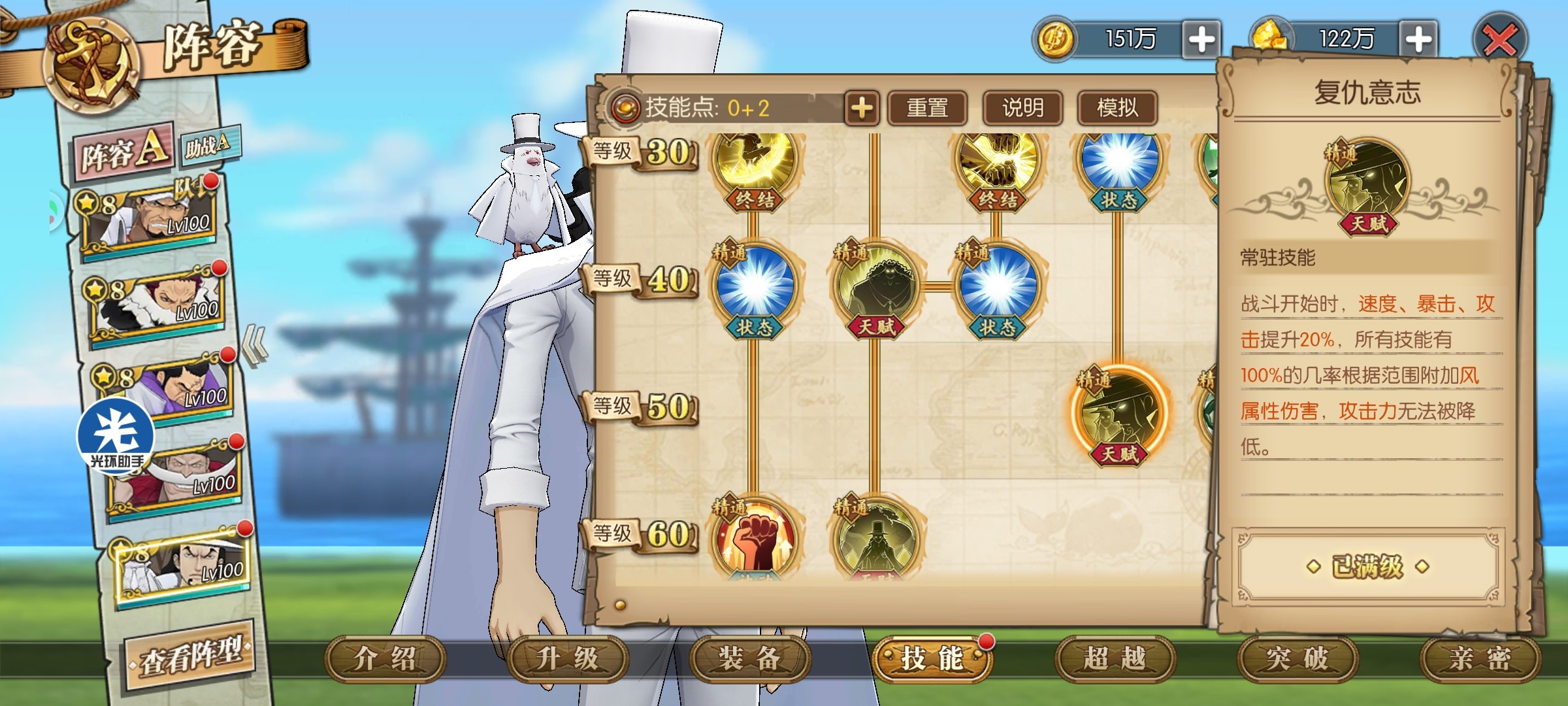
Task: Switch to the 助战A assist tab
Action: pos(208,145)
